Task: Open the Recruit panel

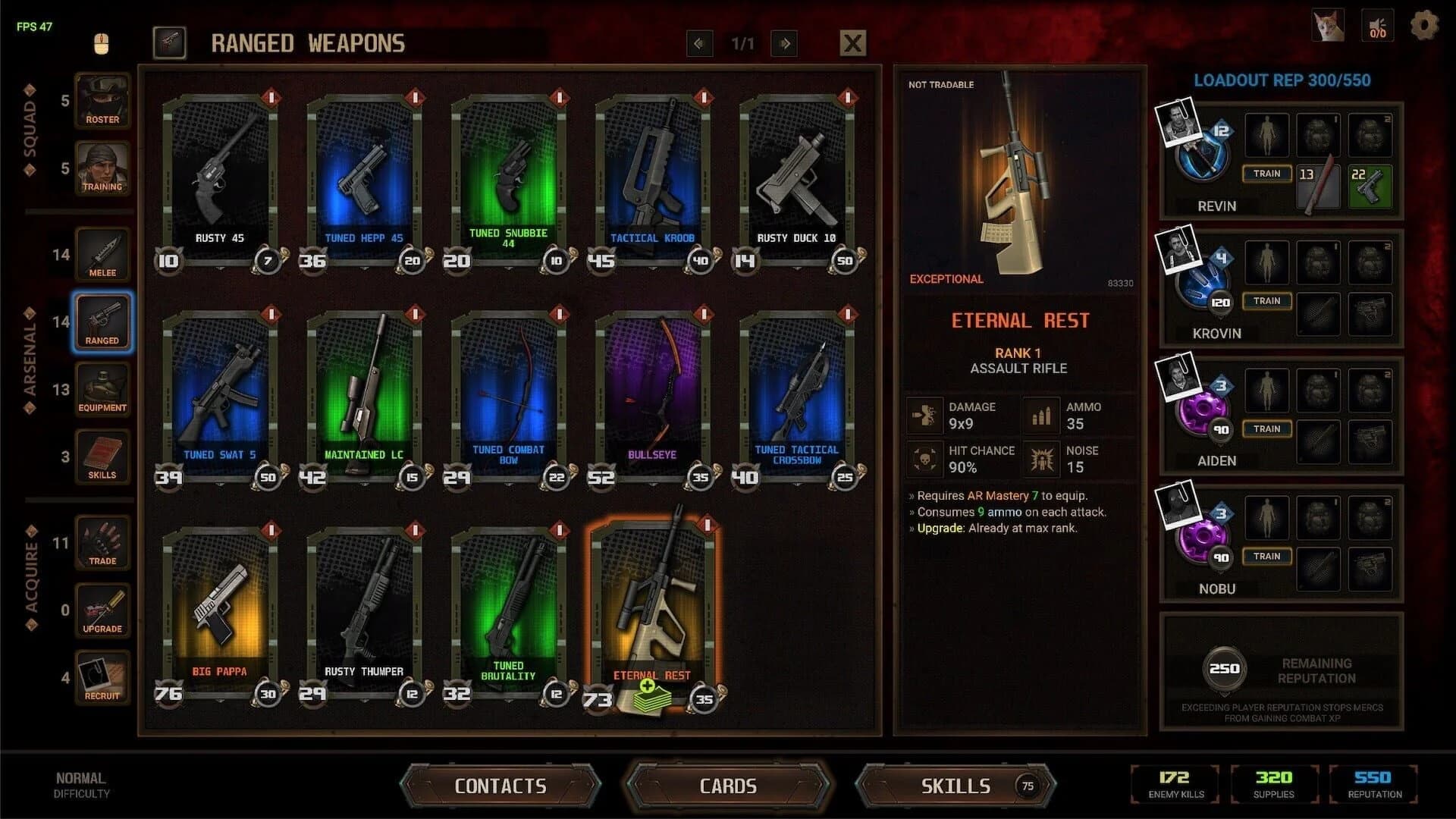Action: pyautogui.click(x=102, y=676)
